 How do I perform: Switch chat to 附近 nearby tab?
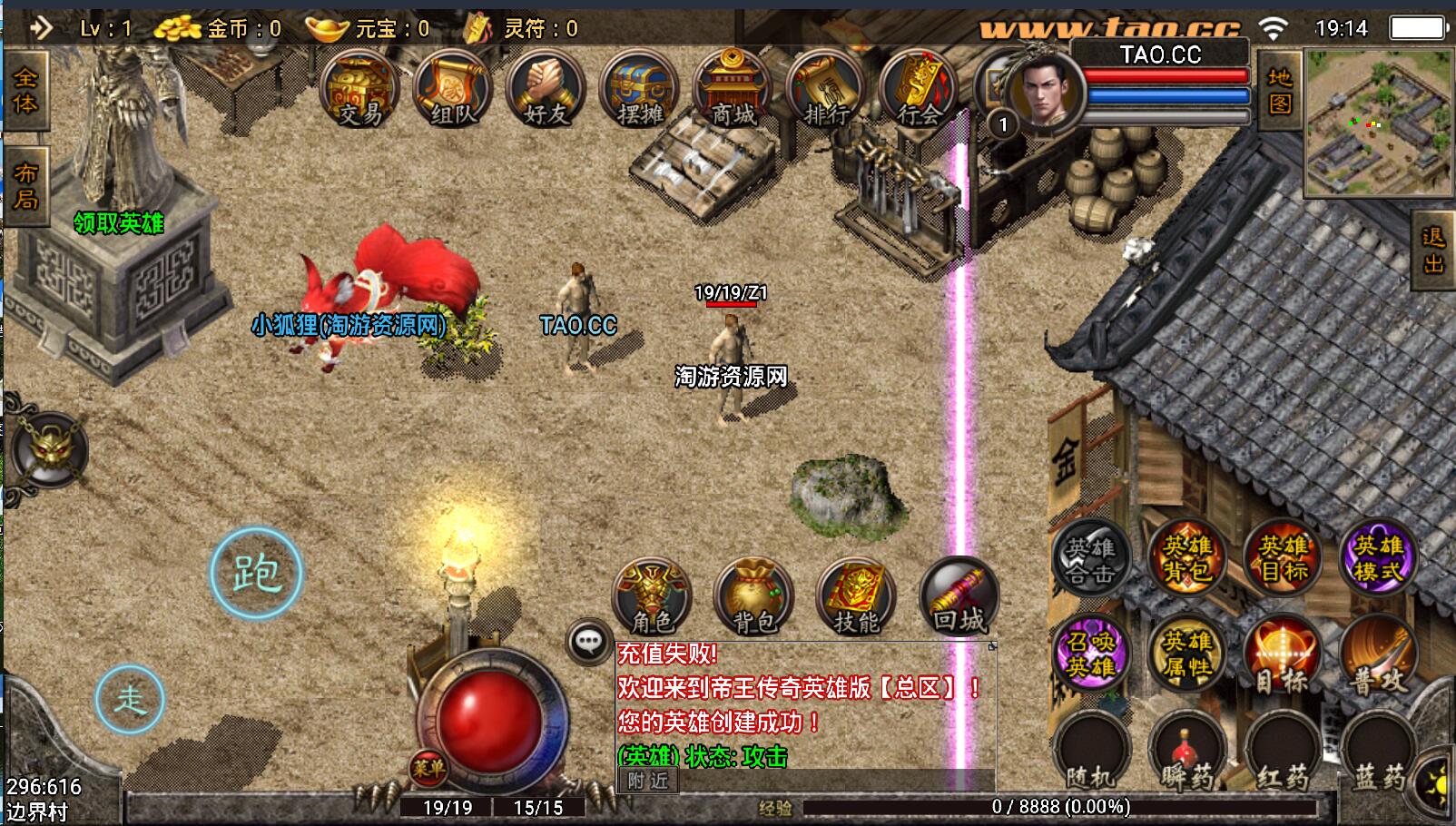(x=648, y=780)
